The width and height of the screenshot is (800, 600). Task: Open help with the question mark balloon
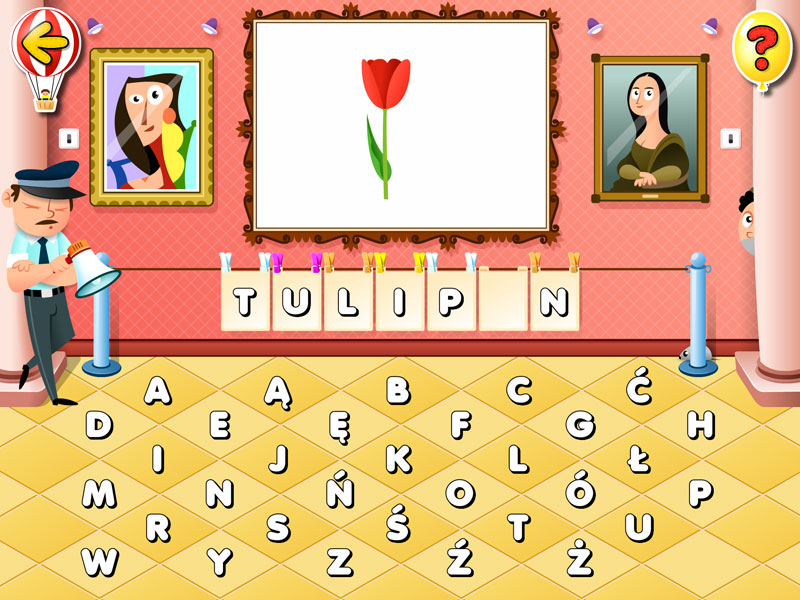pyautogui.click(x=762, y=45)
